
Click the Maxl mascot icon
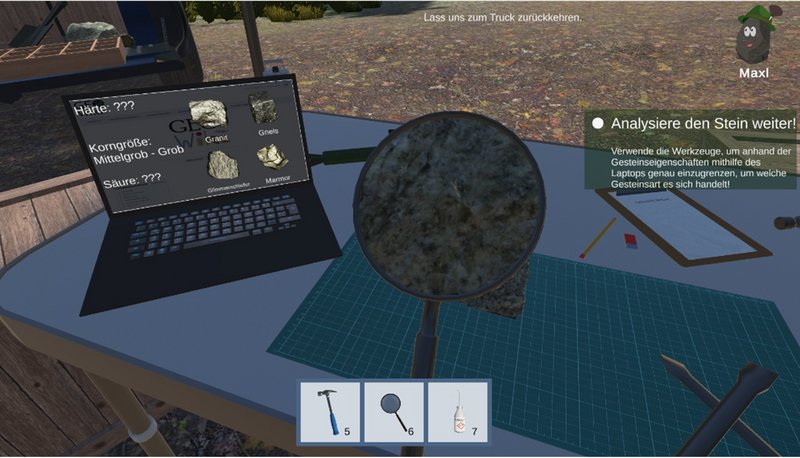[751, 36]
